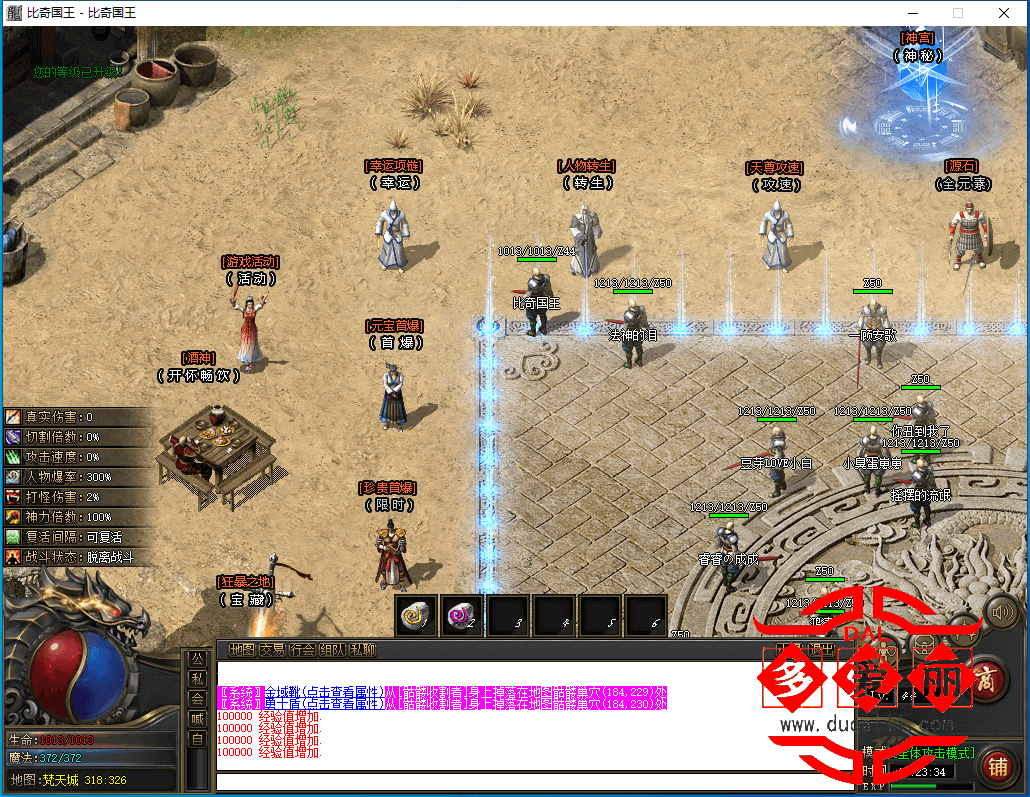Open the 行会 guild tab
Viewport: 1030px width, 797px height.
click(x=302, y=650)
